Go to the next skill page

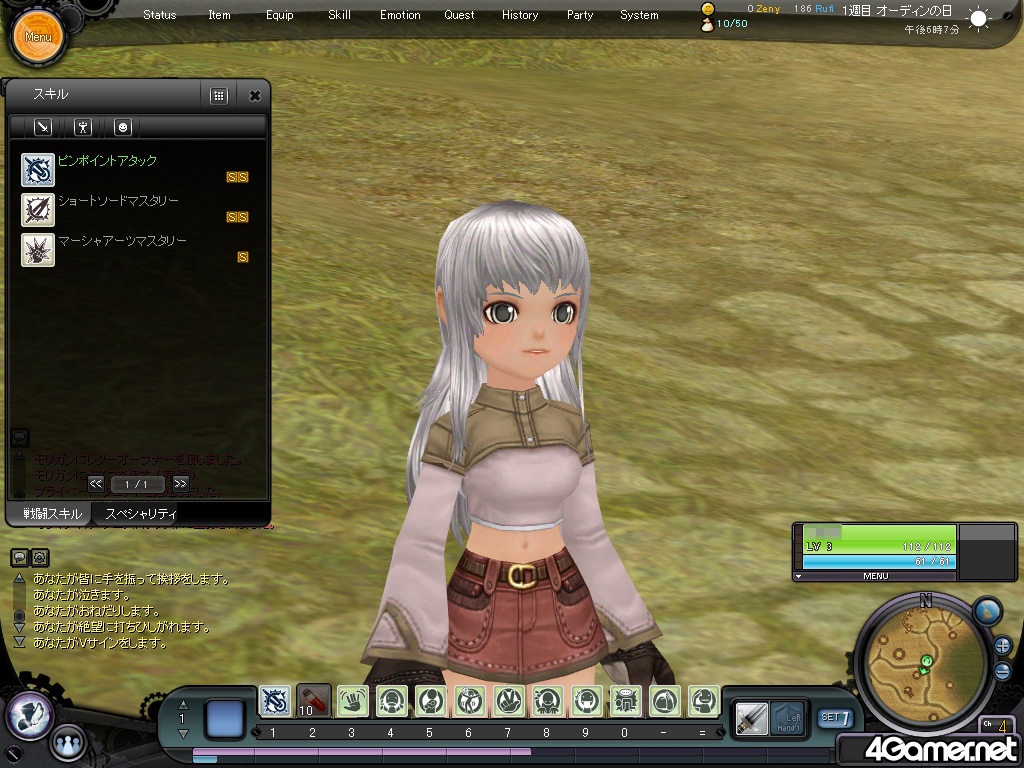tap(180, 484)
